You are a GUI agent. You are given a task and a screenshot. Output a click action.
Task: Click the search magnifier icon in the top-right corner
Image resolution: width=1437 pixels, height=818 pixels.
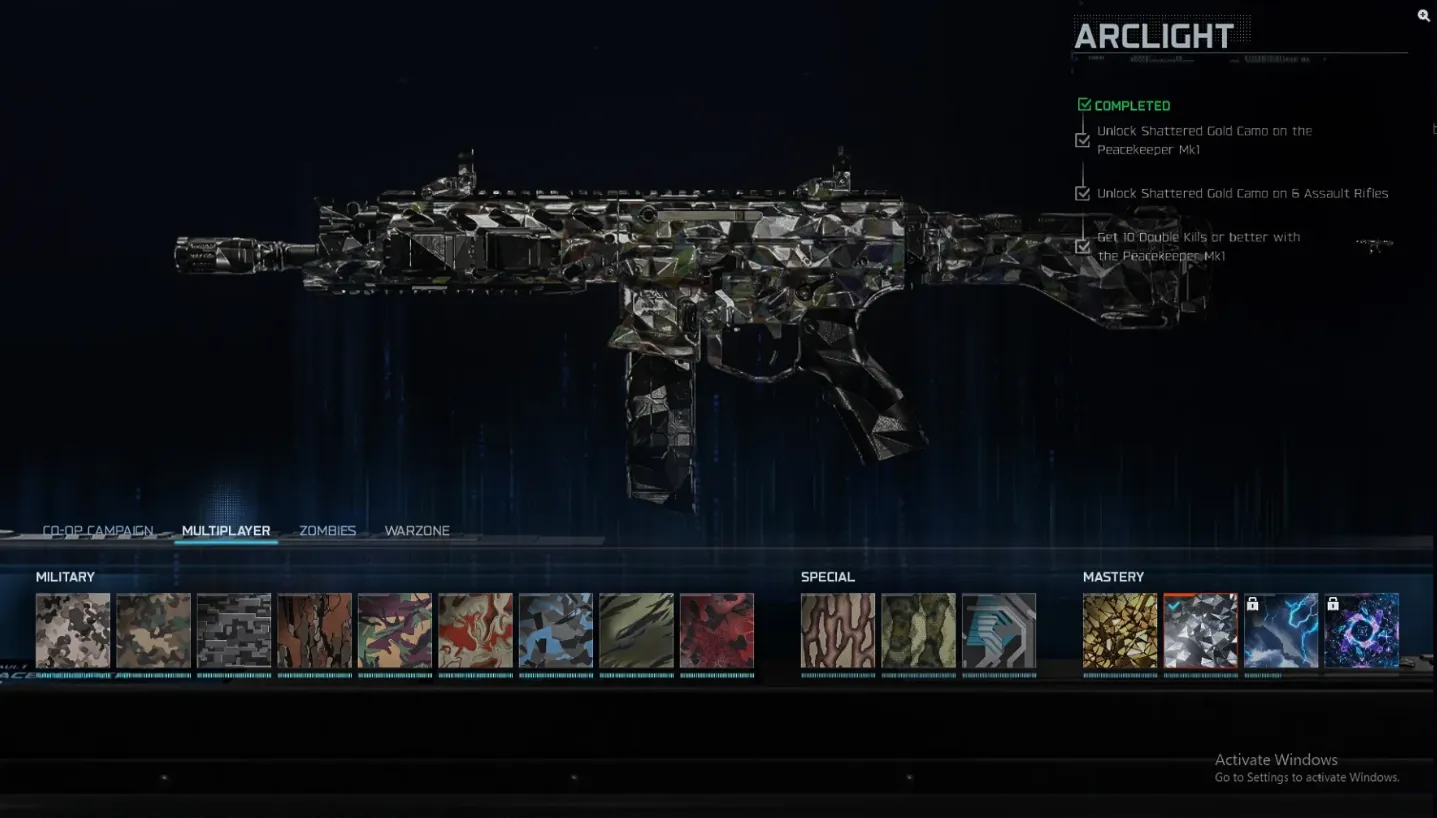pyautogui.click(x=1422, y=15)
